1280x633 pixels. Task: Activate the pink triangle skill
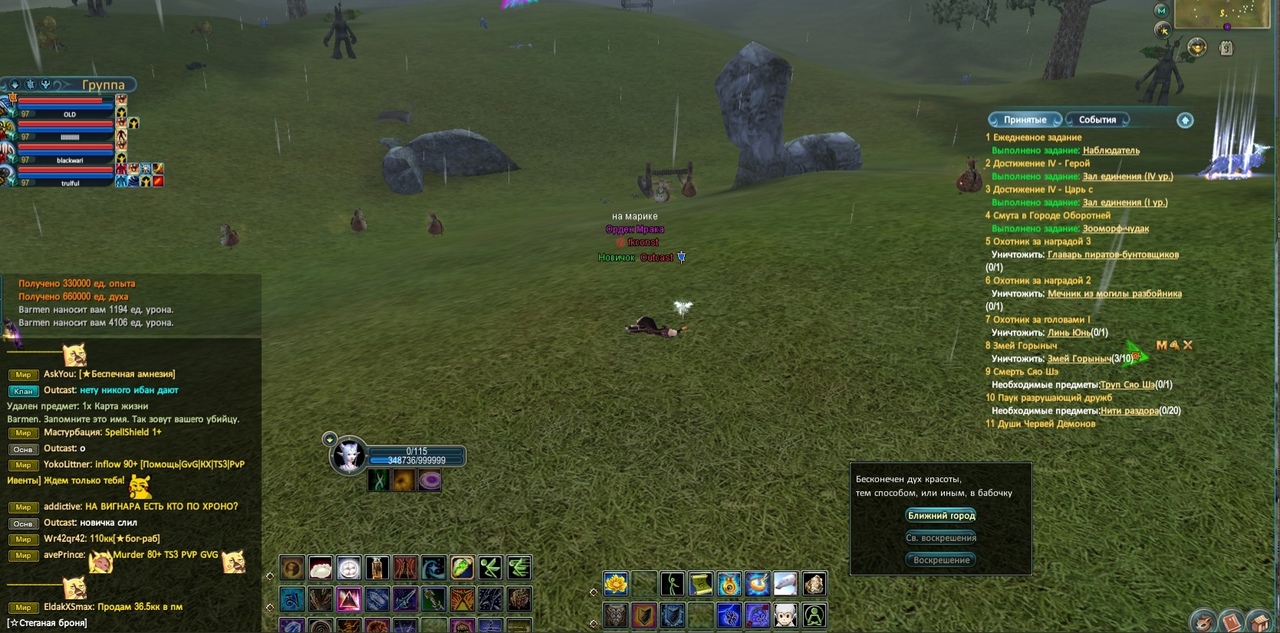pos(348,599)
